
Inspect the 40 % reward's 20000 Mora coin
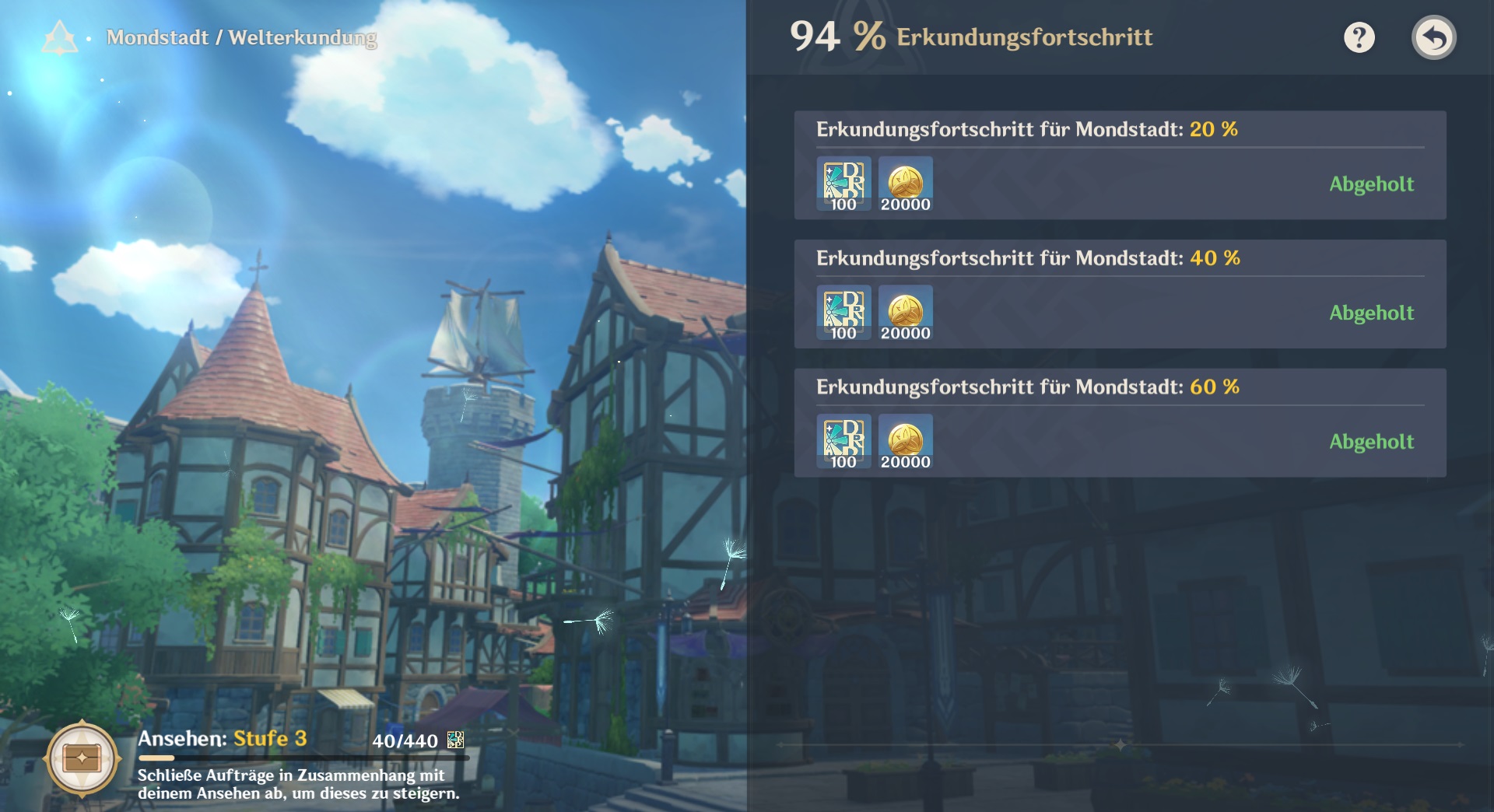click(x=905, y=313)
